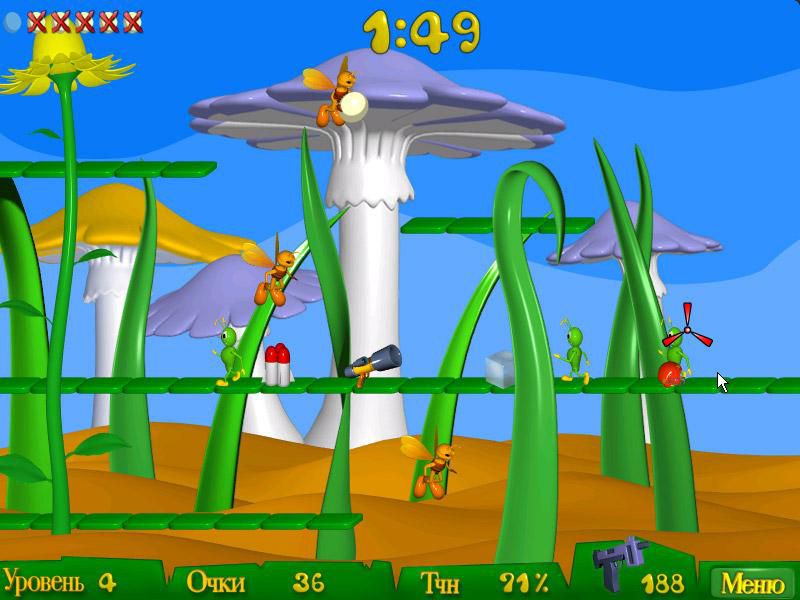
Task: Open the Меню button
Action: (753, 582)
